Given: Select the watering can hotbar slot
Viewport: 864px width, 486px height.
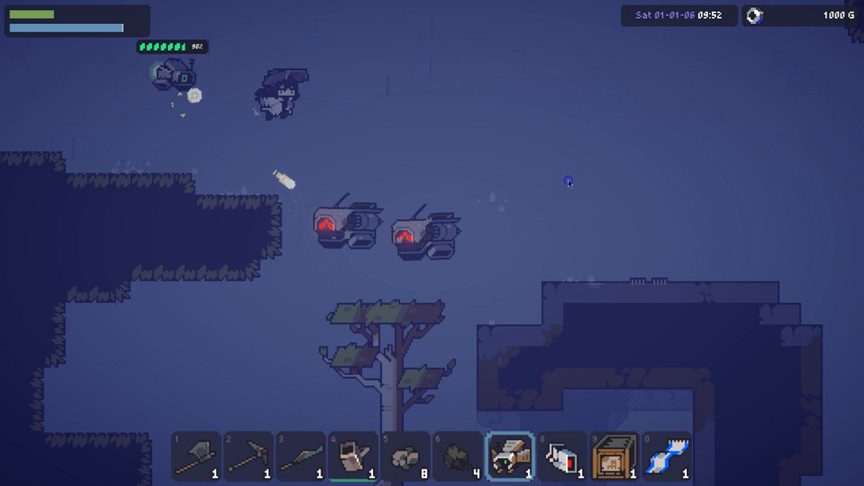Looking at the screenshot, I should (353, 457).
